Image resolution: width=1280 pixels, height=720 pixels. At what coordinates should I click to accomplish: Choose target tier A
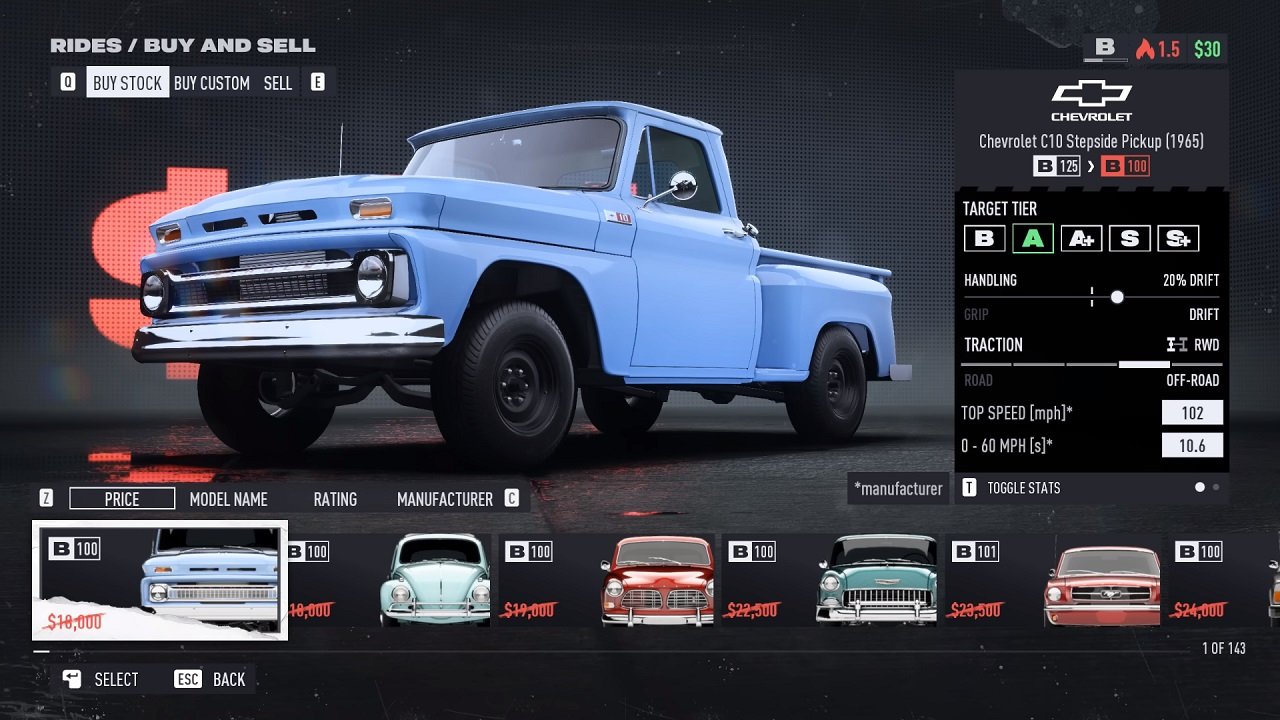[1032, 239]
